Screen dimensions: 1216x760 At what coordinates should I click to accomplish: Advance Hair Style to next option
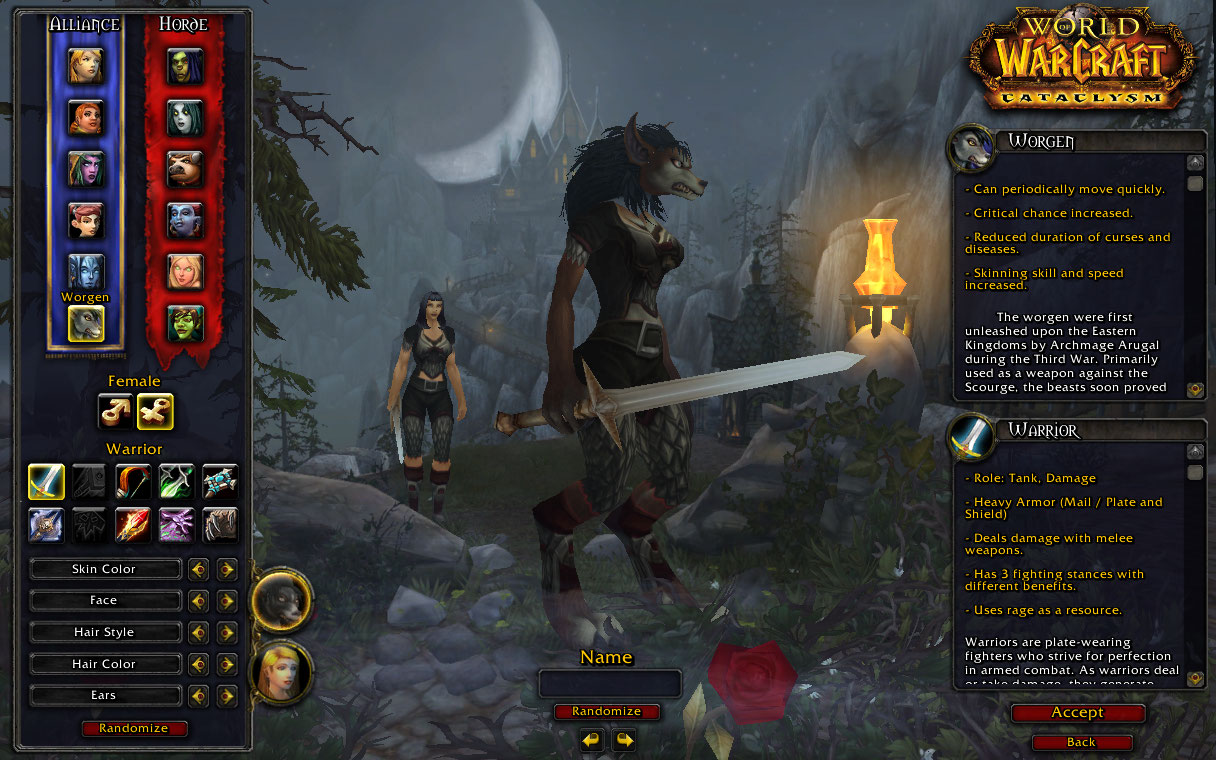click(227, 633)
